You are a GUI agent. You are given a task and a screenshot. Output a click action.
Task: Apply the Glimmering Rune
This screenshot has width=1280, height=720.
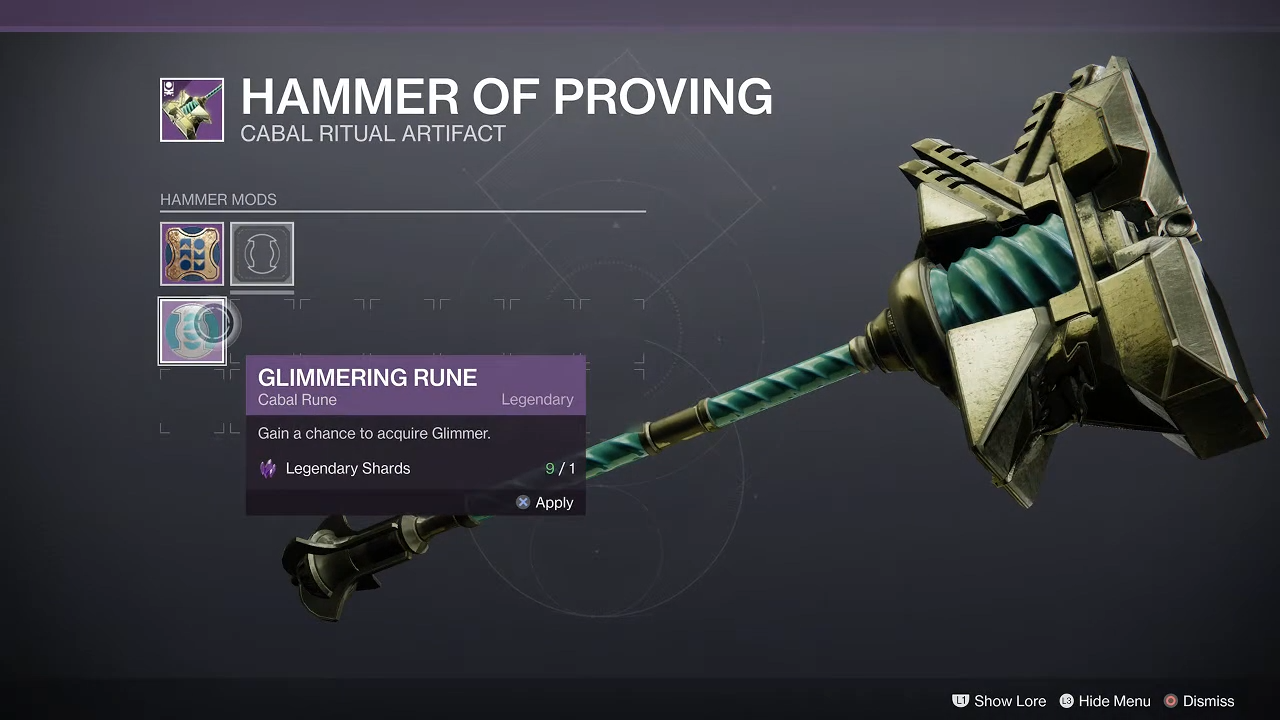pos(545,503)
